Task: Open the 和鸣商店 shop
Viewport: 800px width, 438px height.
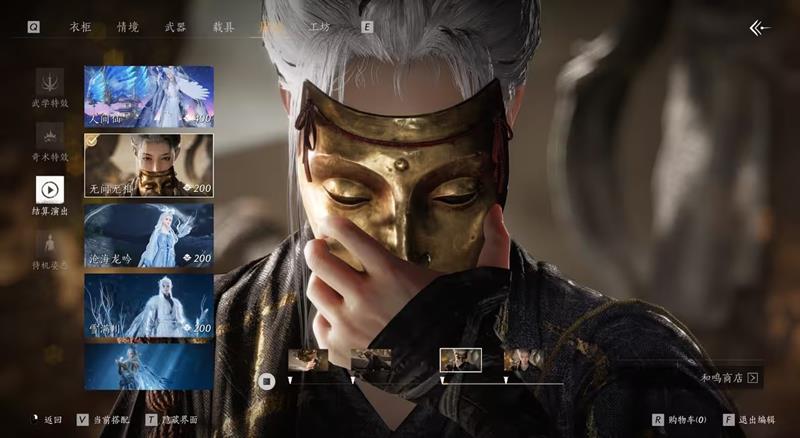Action: [730, 379]
